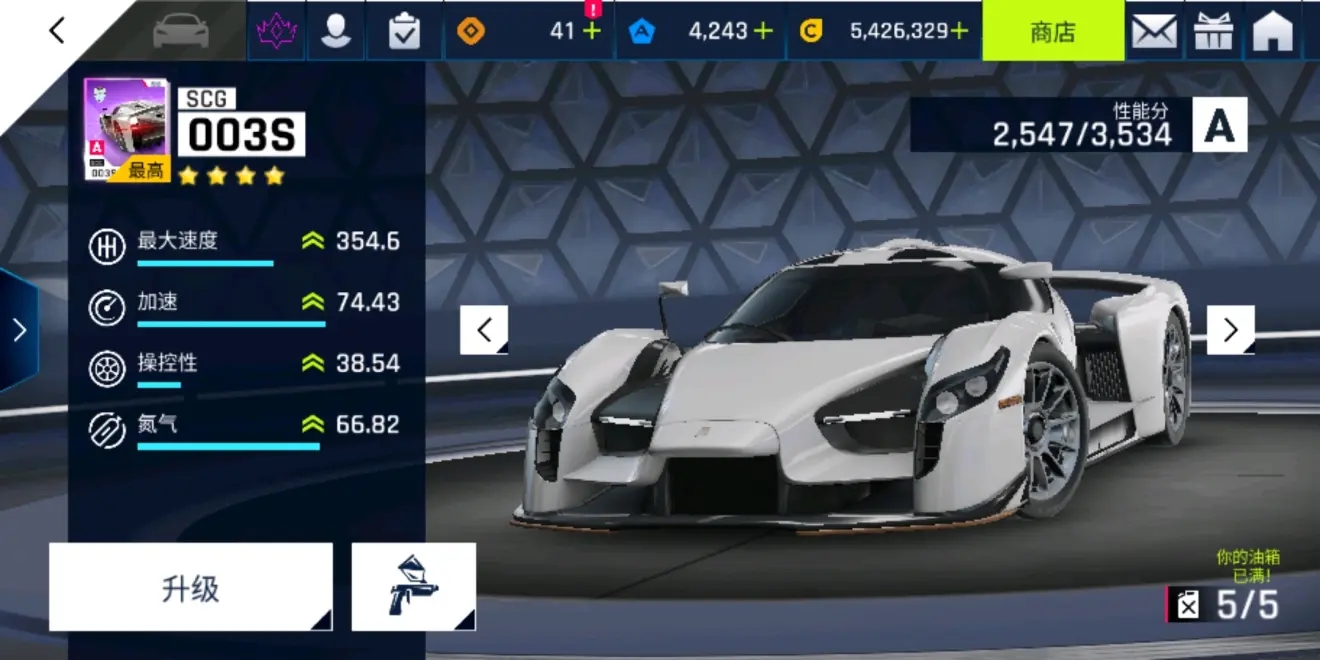Screen dimensions: 1320x660
Task: Show the previous car
Action: [x=484, y=330]
